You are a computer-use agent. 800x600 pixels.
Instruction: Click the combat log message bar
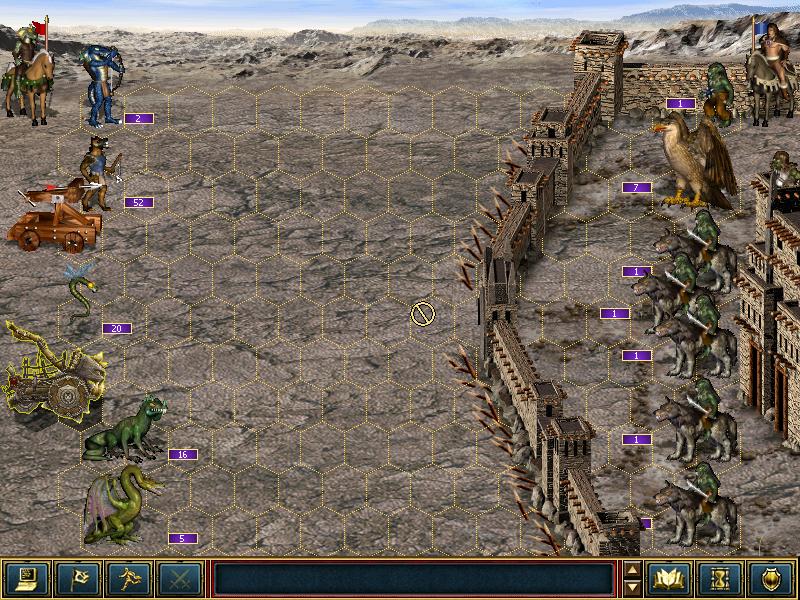tap(414, 578)
